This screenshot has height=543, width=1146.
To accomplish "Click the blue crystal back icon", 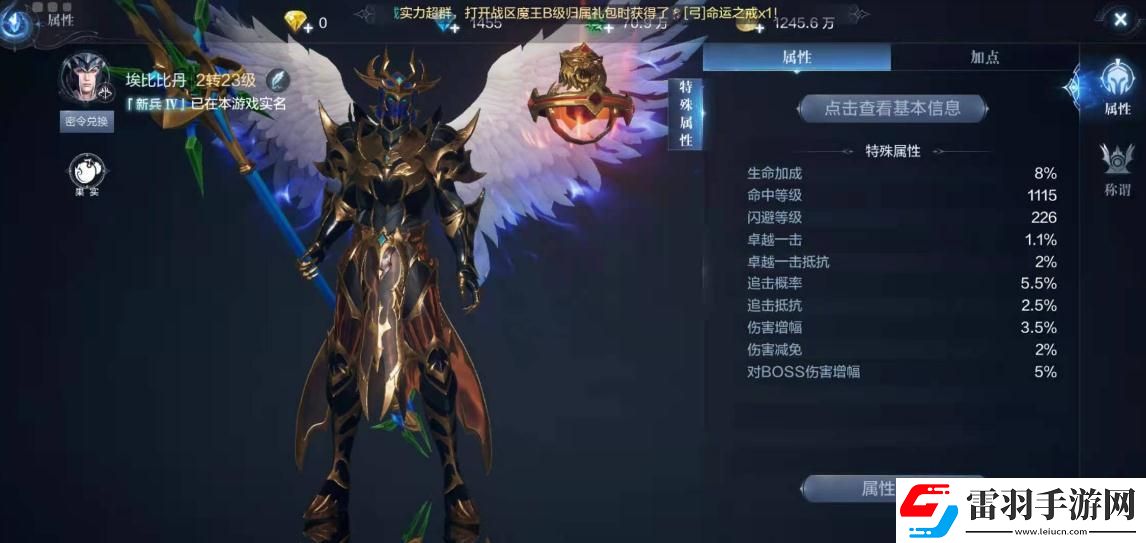I will [16, 22].
